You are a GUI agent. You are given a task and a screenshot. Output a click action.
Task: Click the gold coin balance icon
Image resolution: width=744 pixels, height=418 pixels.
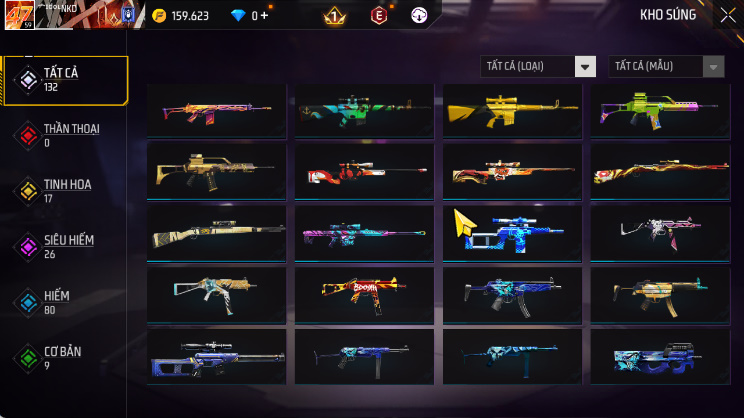(x=160, y=16)
